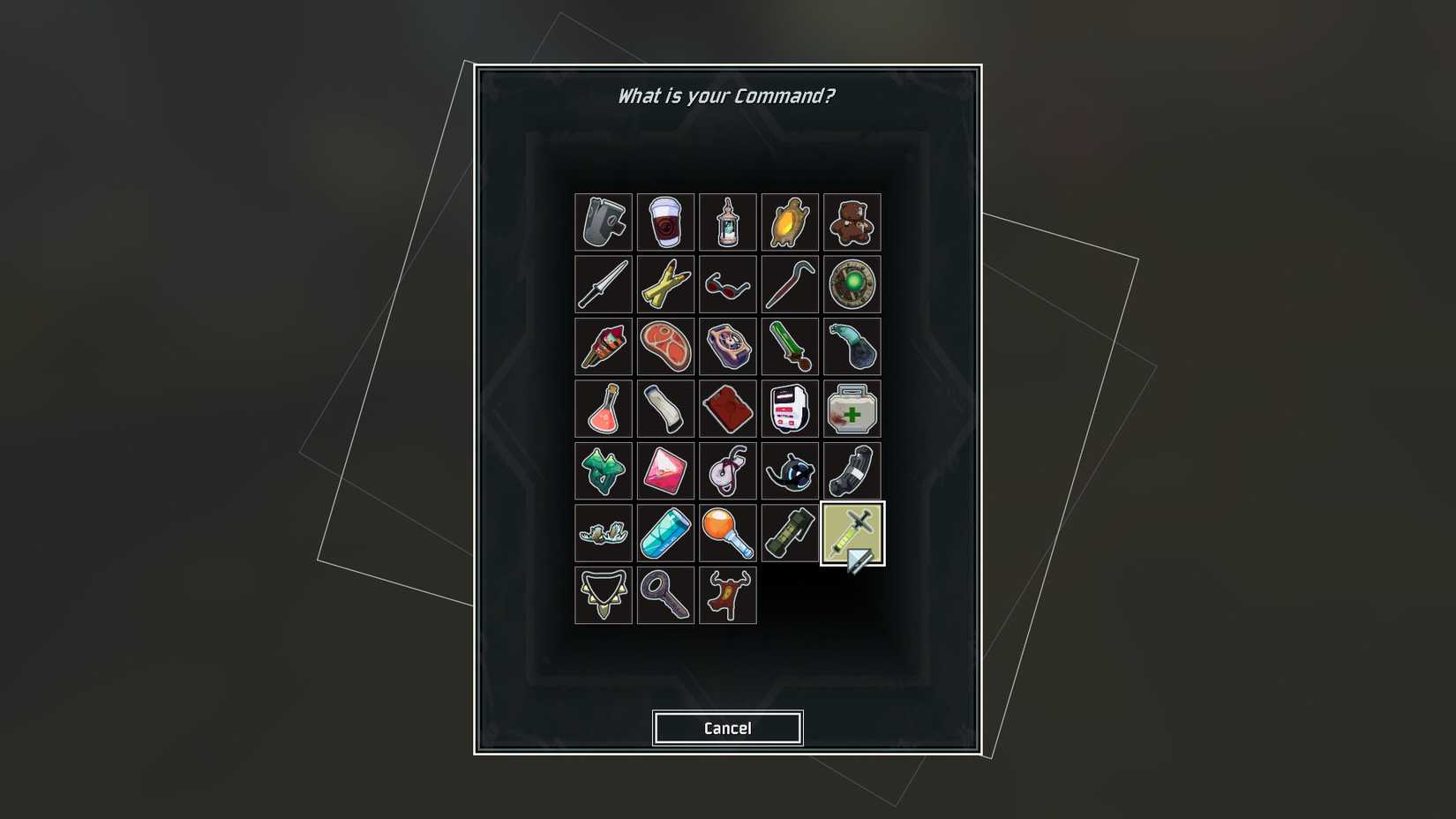Image resolution: width=1456 pixels, height=819 pixels.
Task: Click the dagger item
Action: 603,283
